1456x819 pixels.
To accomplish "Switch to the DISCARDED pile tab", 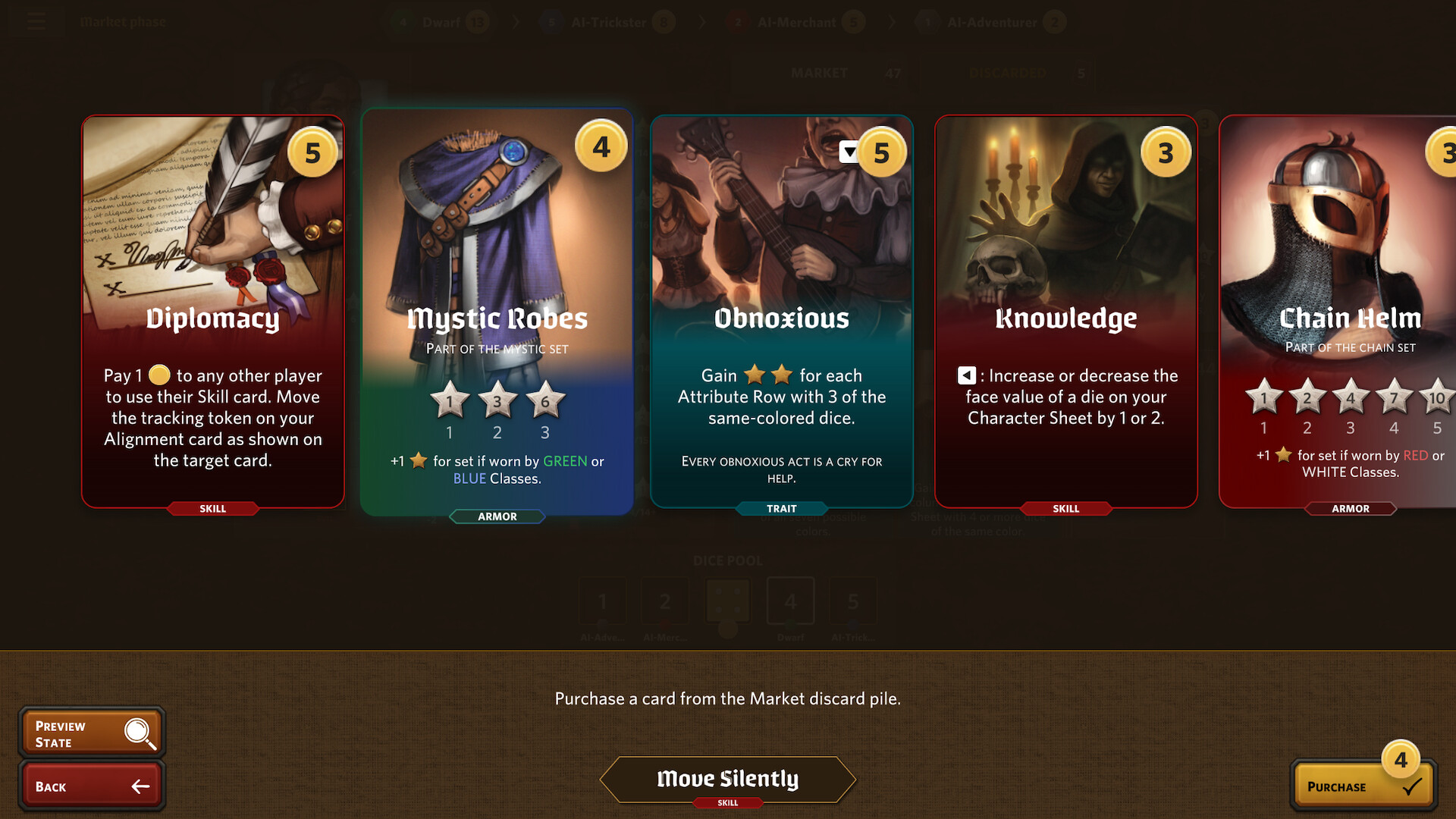I will click(1008, 73).
